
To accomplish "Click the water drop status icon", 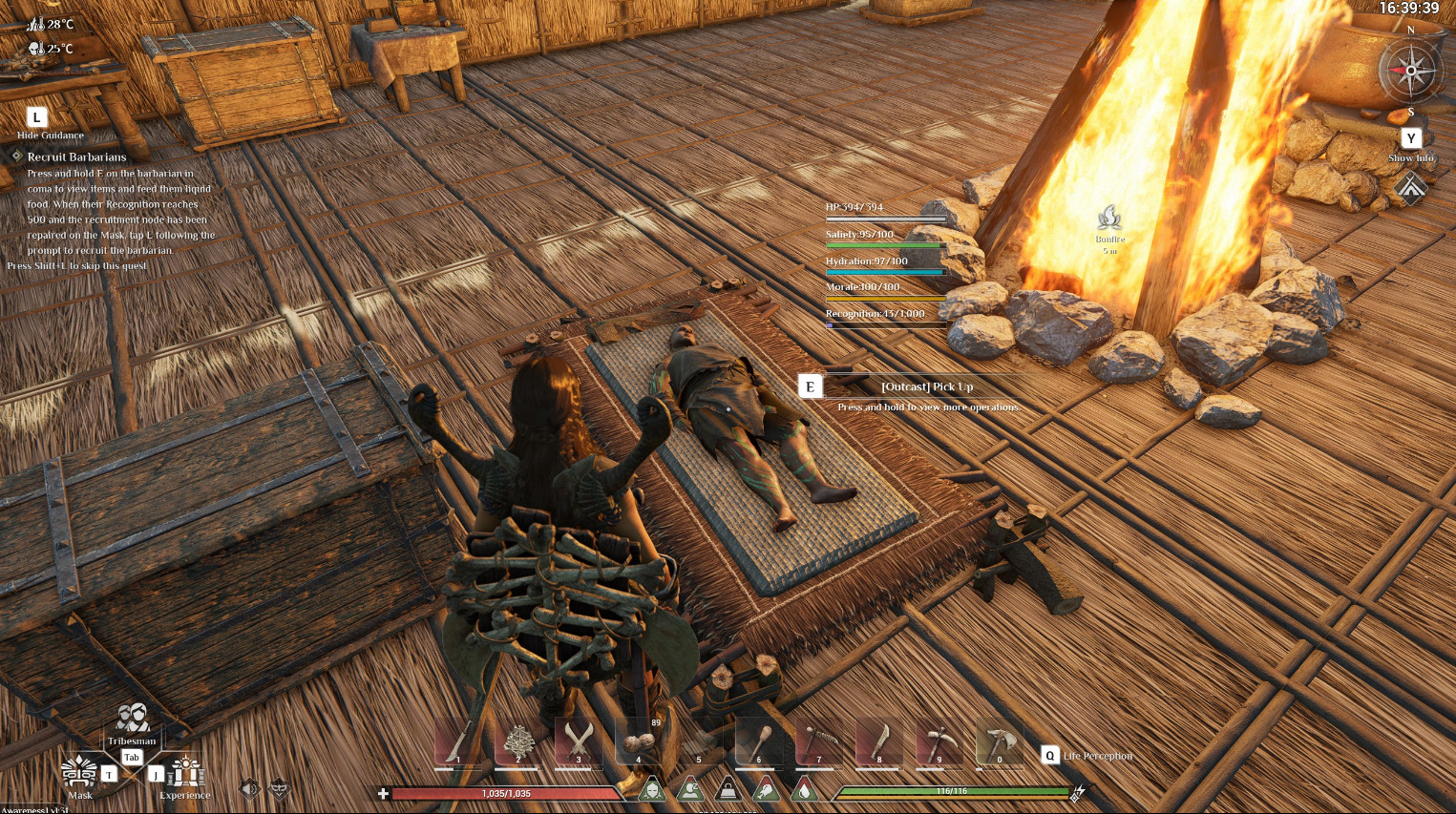I will coord(804,790).
